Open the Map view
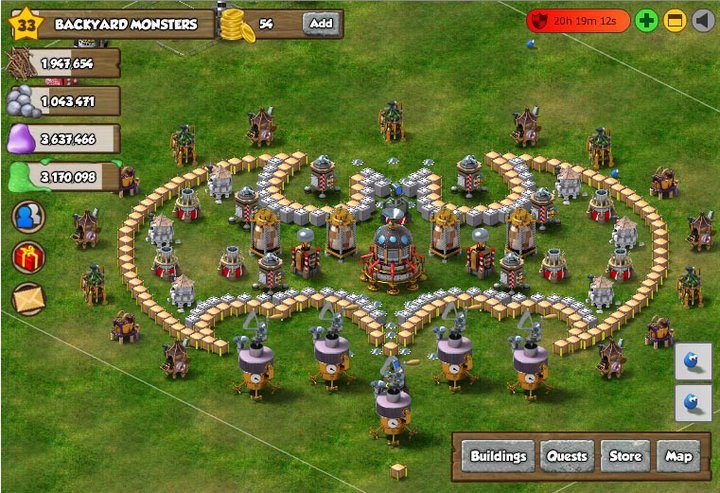 pyautogui.click(x=679, y=456)
